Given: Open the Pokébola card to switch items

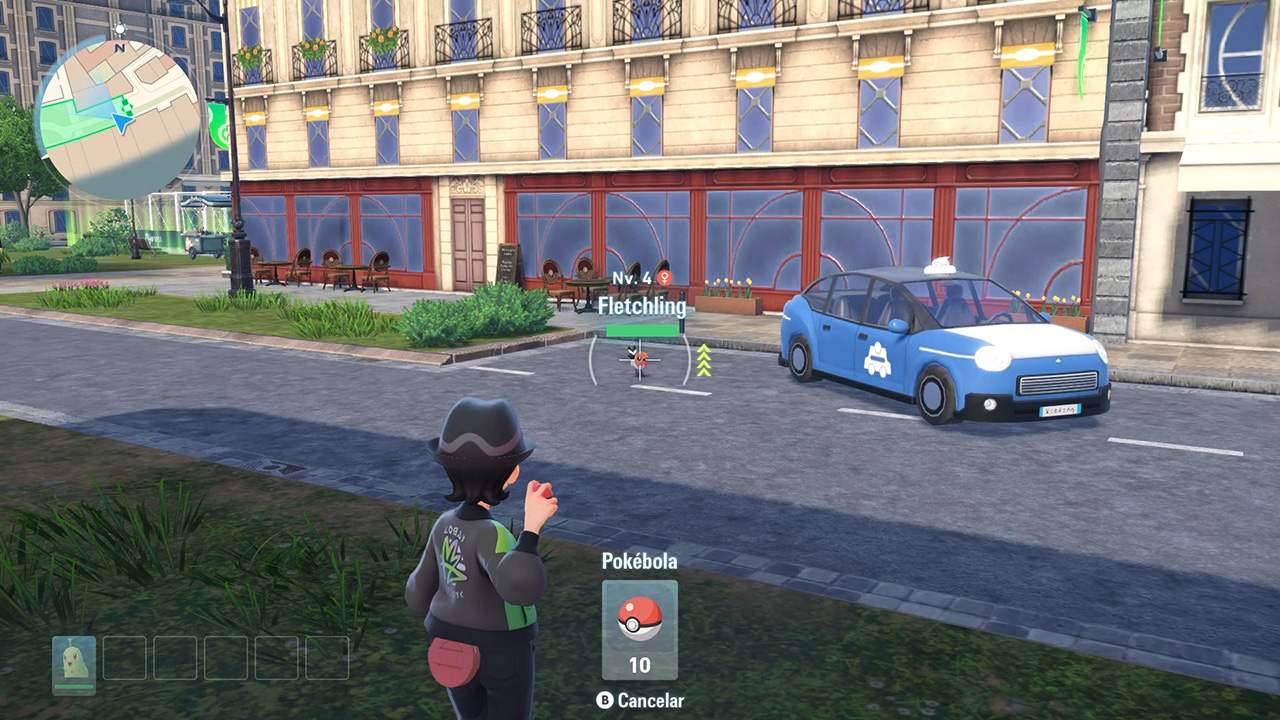Looking at the screenshot, I should [640, 630].
